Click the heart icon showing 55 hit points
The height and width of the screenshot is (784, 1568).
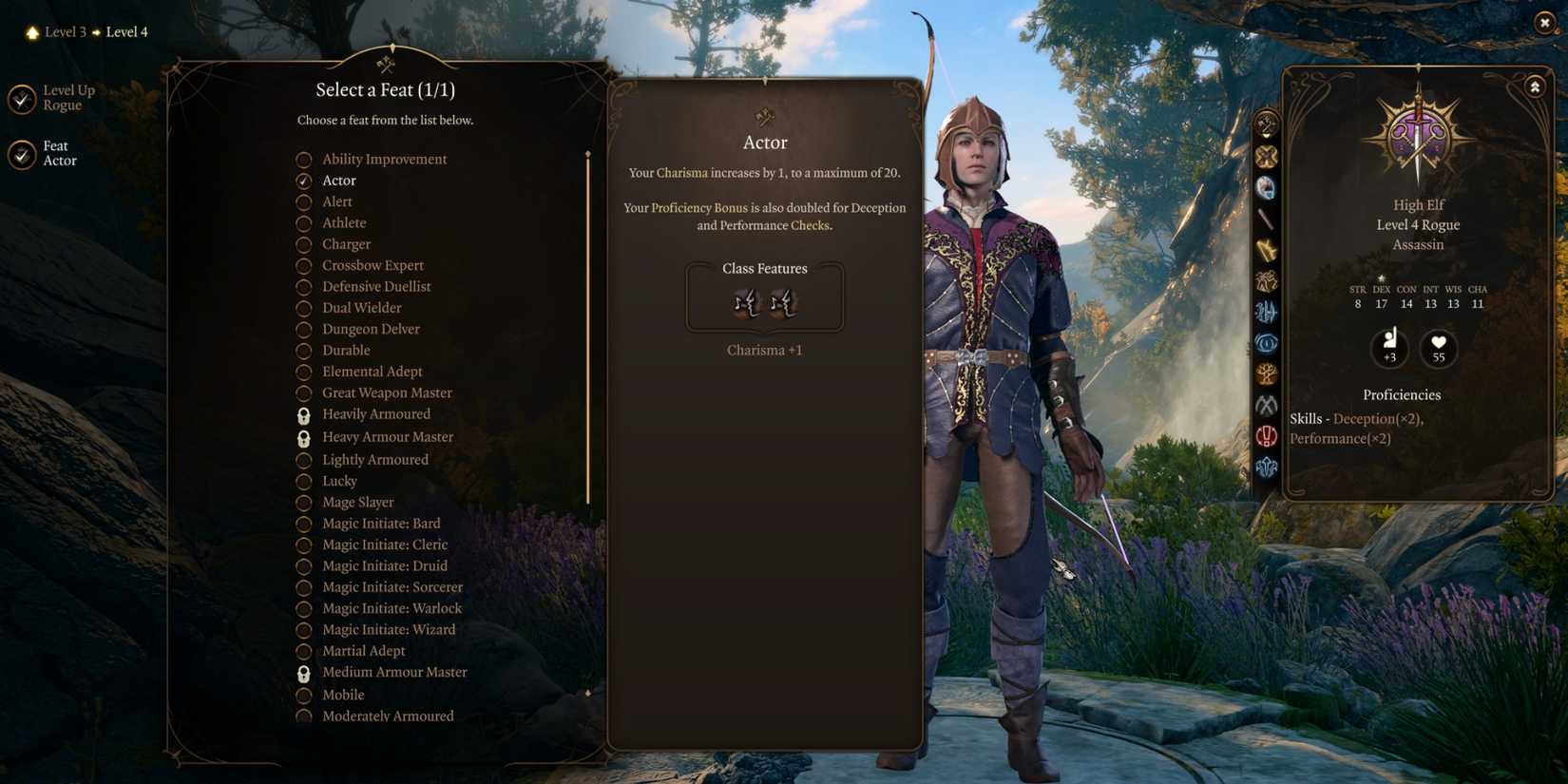(x=1438, y=349)
